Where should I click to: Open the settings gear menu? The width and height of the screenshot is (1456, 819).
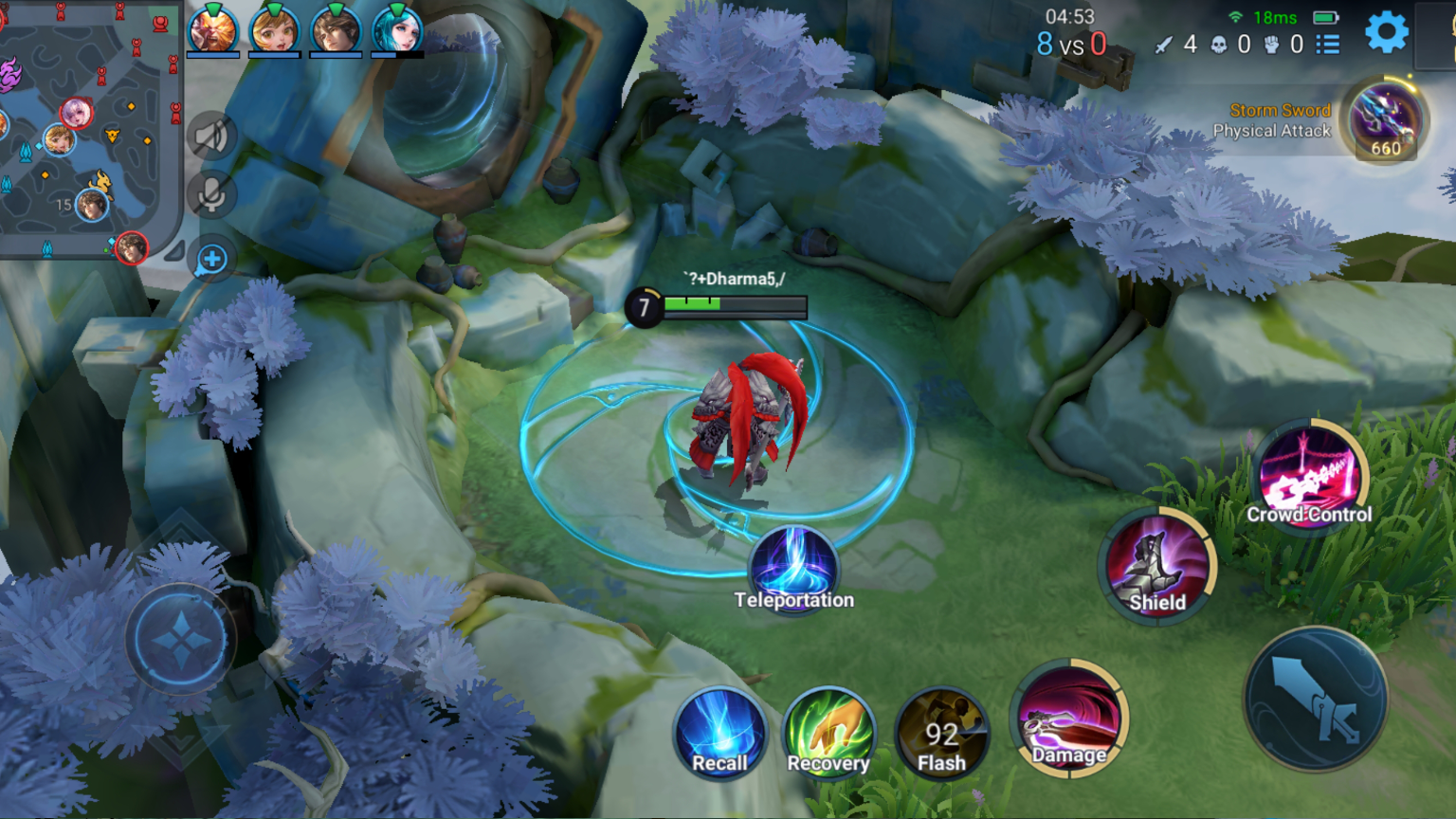pos(1386,33)
